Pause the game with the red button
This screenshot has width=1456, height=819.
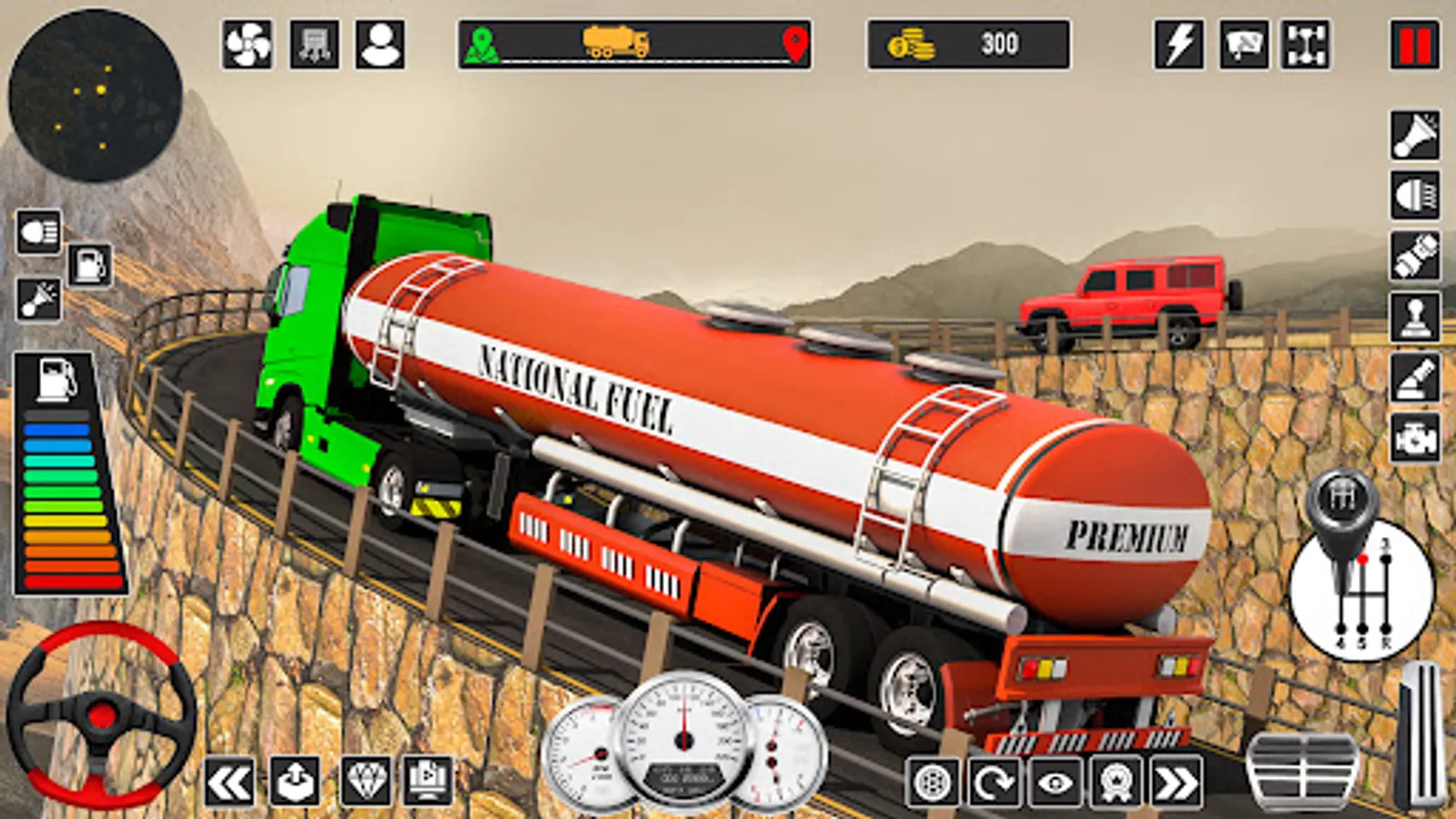(x=1414, y=45)
